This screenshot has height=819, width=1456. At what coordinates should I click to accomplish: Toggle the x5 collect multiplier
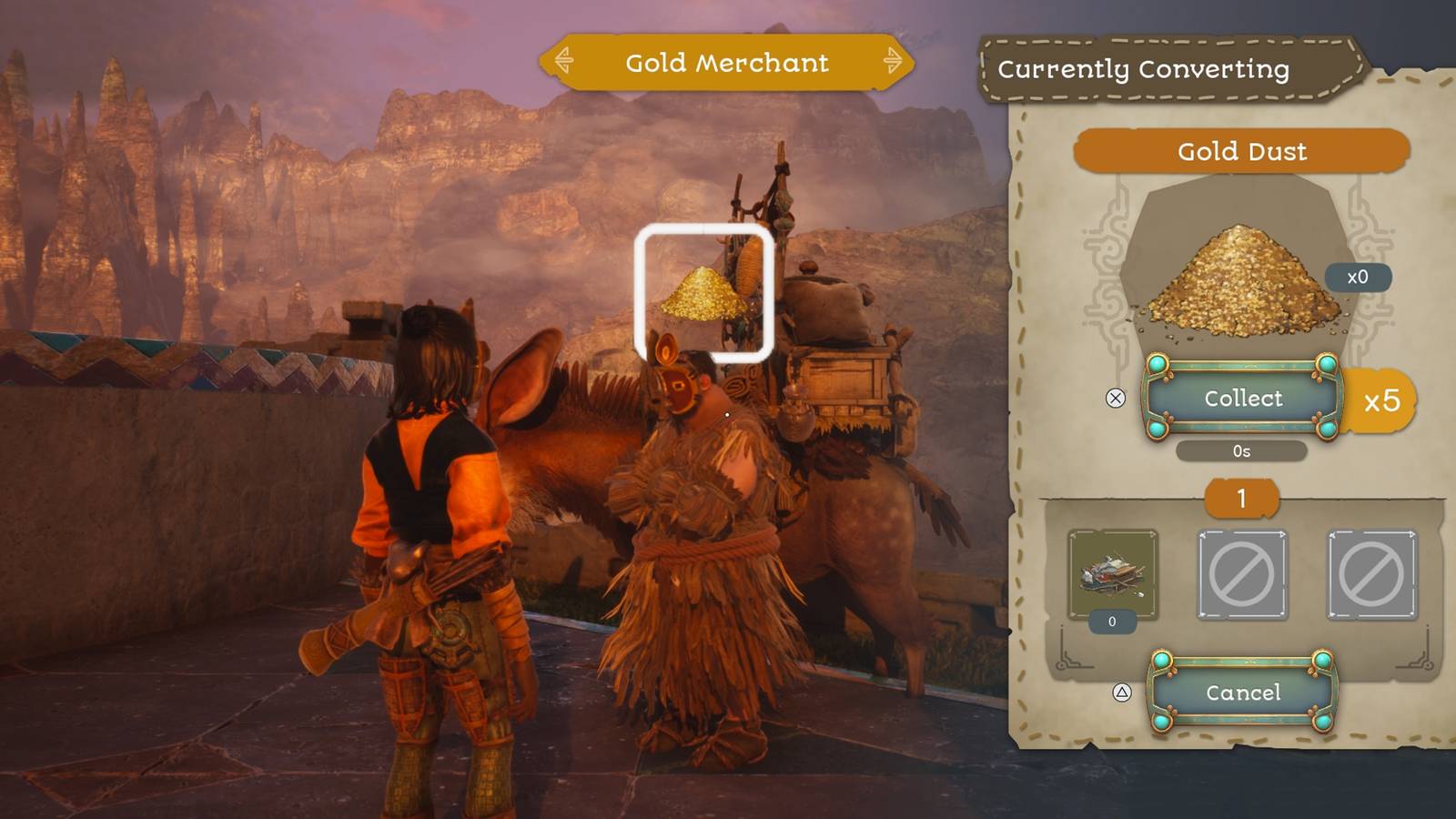pos(1383,398)
